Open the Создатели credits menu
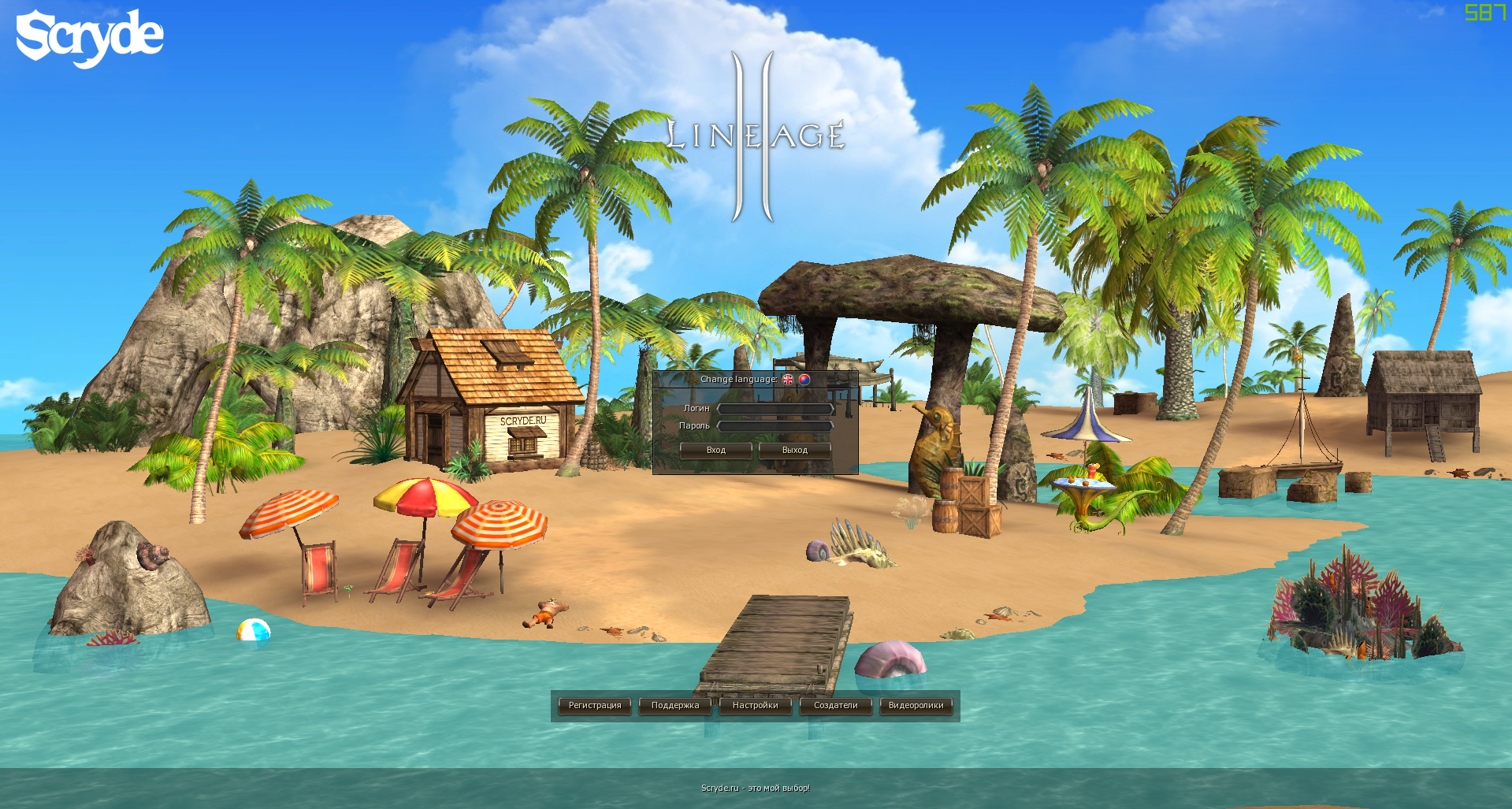Viewport: 1512px width, 809px height. [x=835, y=705]
